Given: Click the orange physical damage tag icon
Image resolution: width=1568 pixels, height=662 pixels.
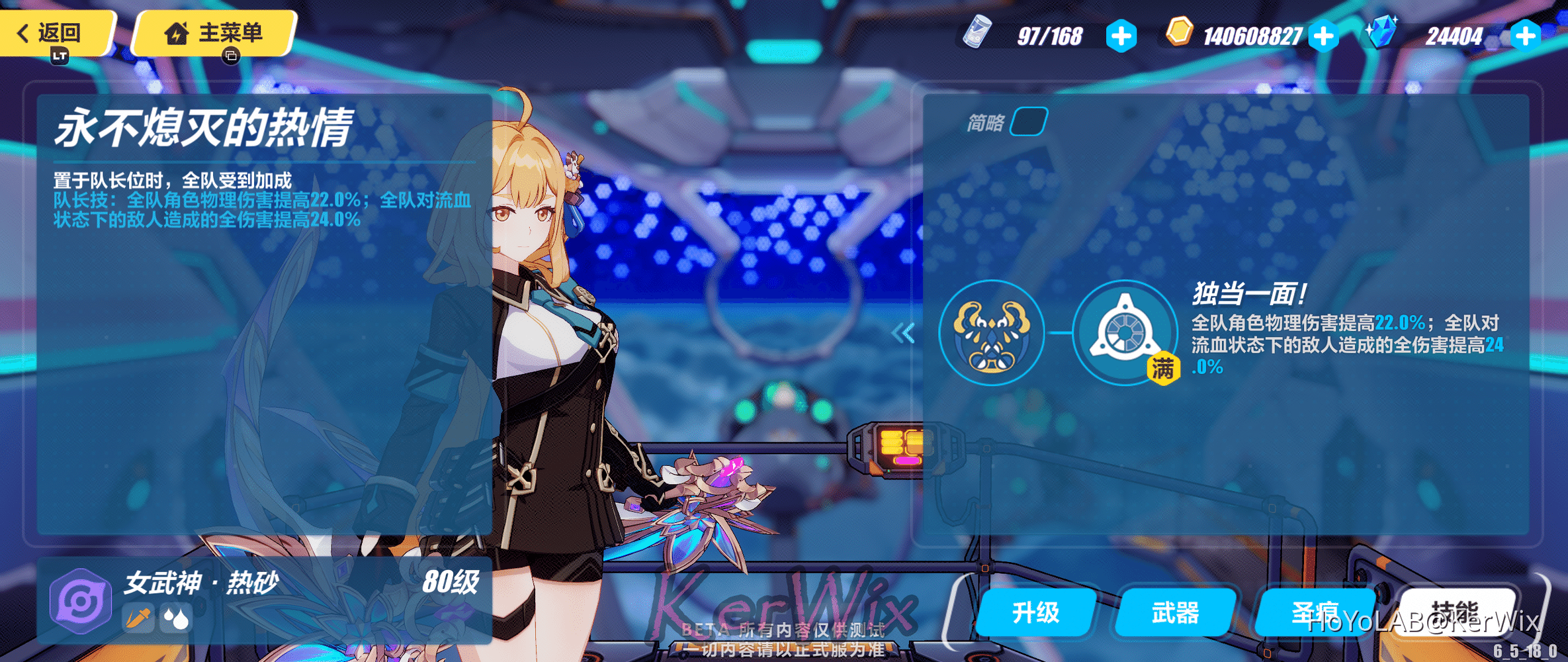Looking at the screenshot, I should pyautogui.click(x=139, y=618).
